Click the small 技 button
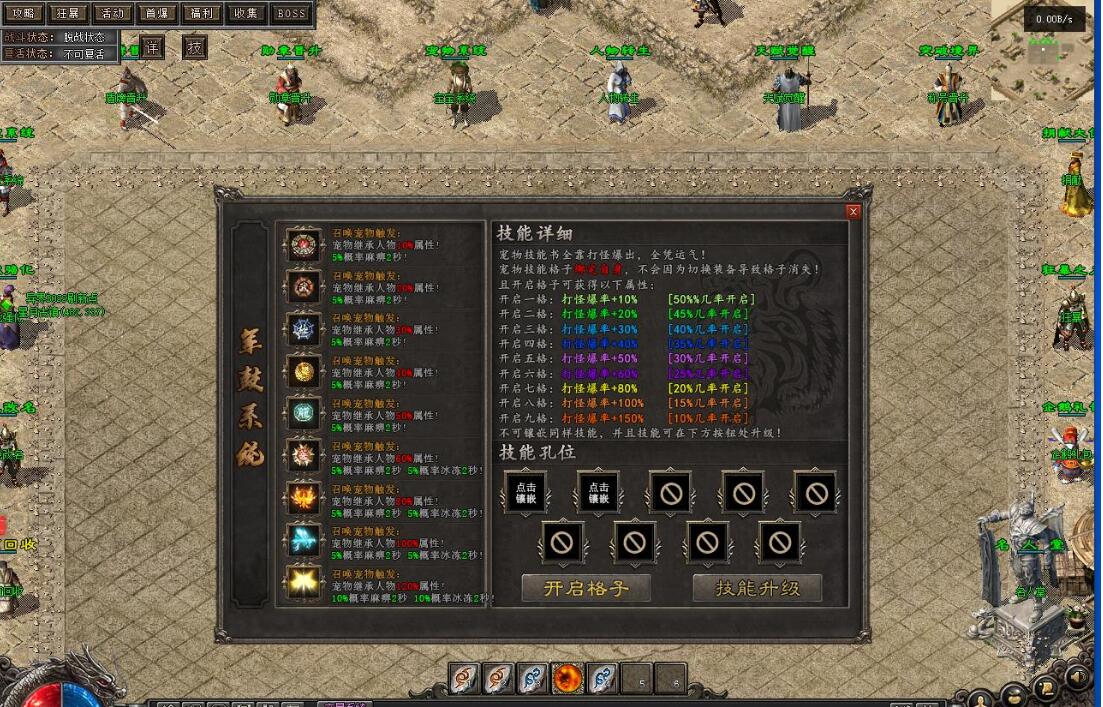This screenshot has height=707, width=1103. 195,47
